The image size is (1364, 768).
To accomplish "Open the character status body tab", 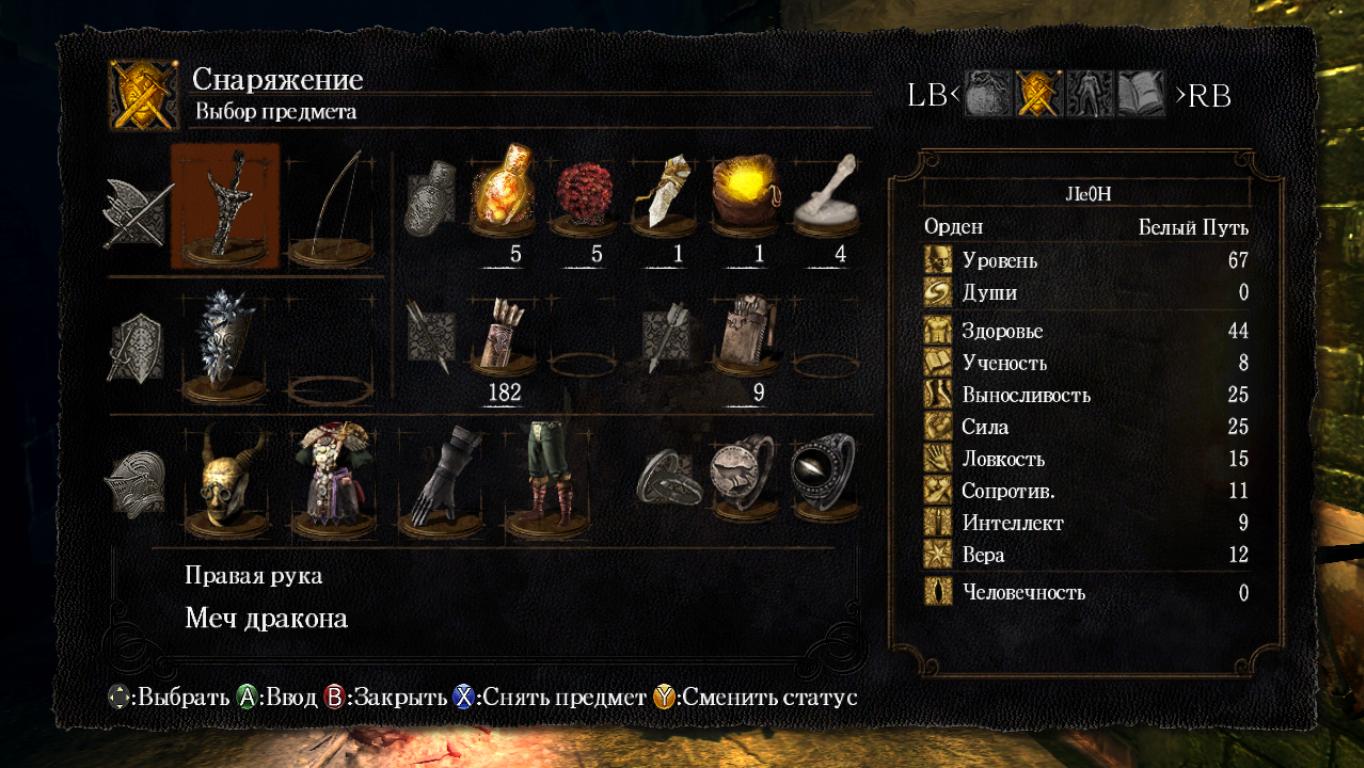I will (1089, 95).
